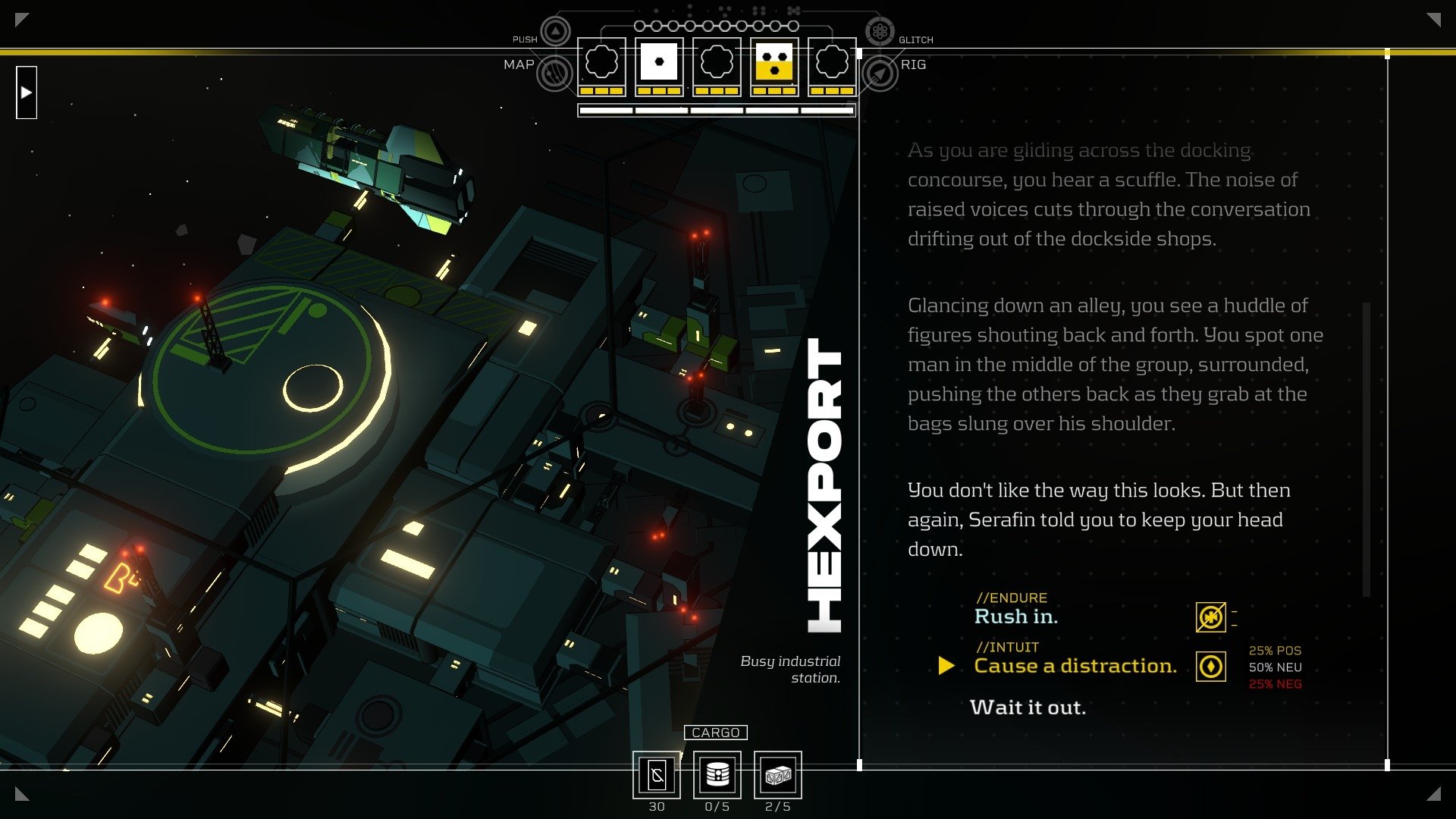Choose the Cause a distraction option
The height and width of the screenshot is (819, 1456).
point(1075,666)
